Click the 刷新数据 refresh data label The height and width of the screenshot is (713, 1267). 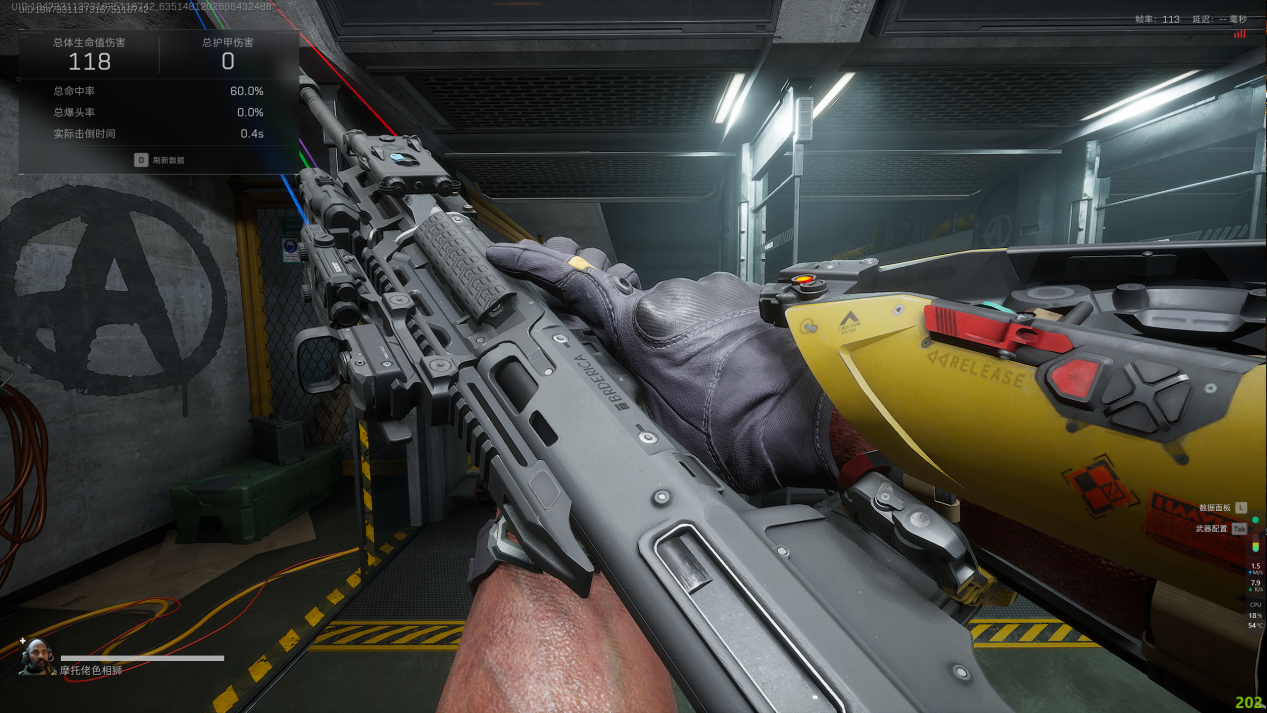click(x=168, y=160)
